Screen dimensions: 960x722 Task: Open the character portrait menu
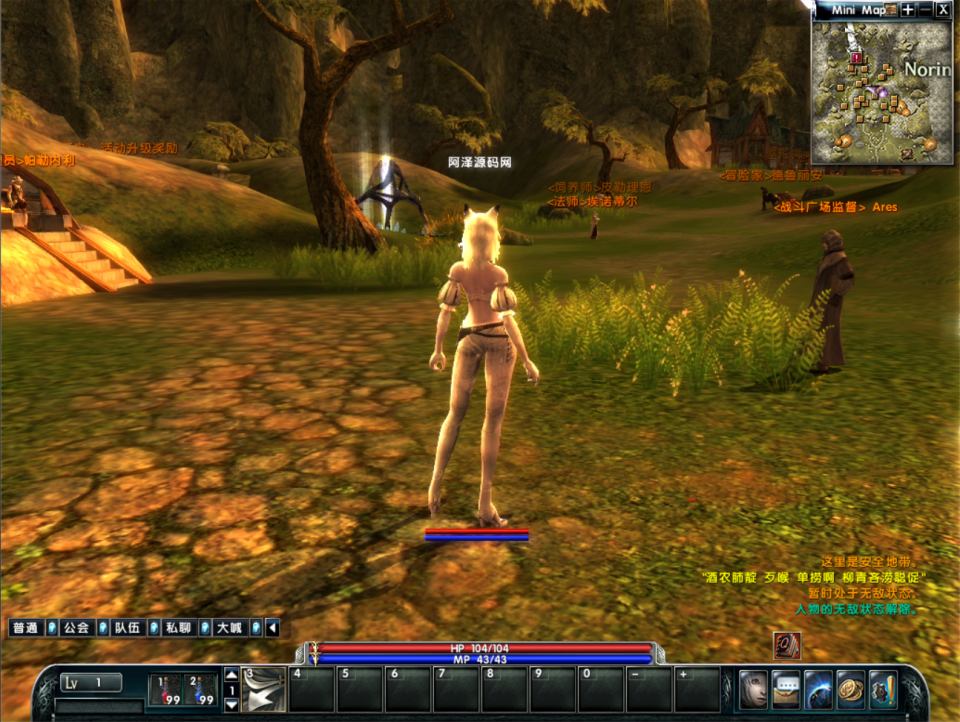click(753, 690)
